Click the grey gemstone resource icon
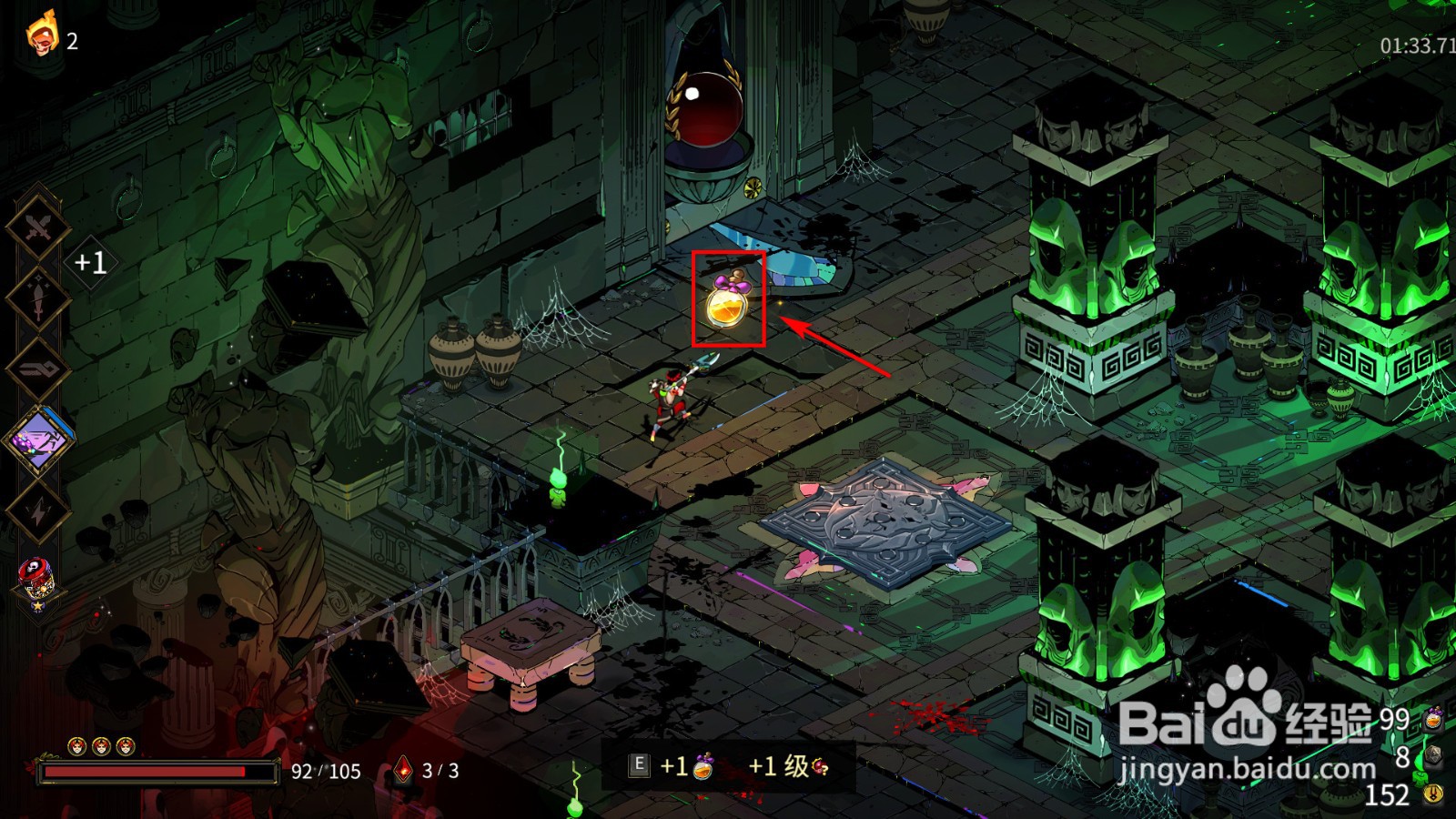Screen dimensions: 1456x819 pyautogui.click(x=1431, y=756)
